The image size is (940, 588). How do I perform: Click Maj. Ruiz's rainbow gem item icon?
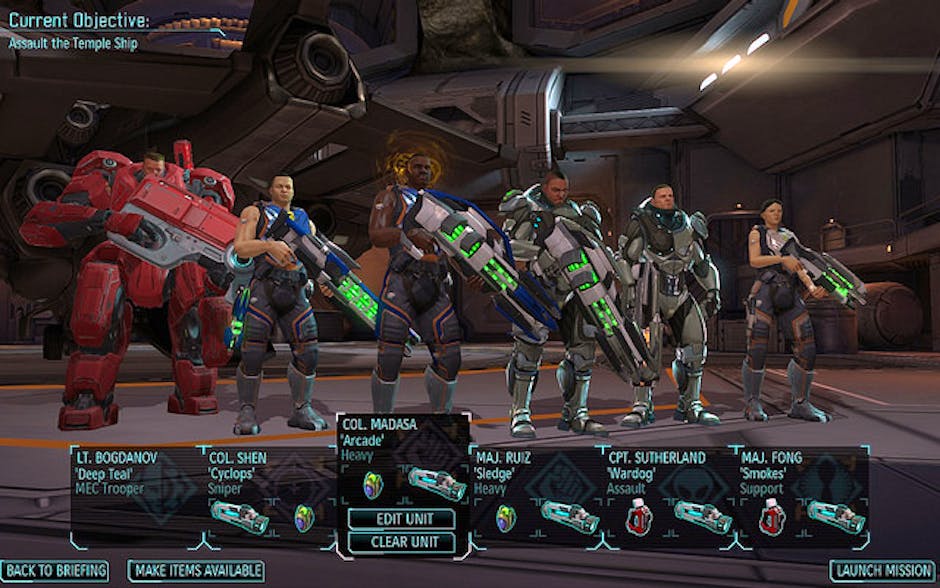pyautogui.click(x=506, y=517)
